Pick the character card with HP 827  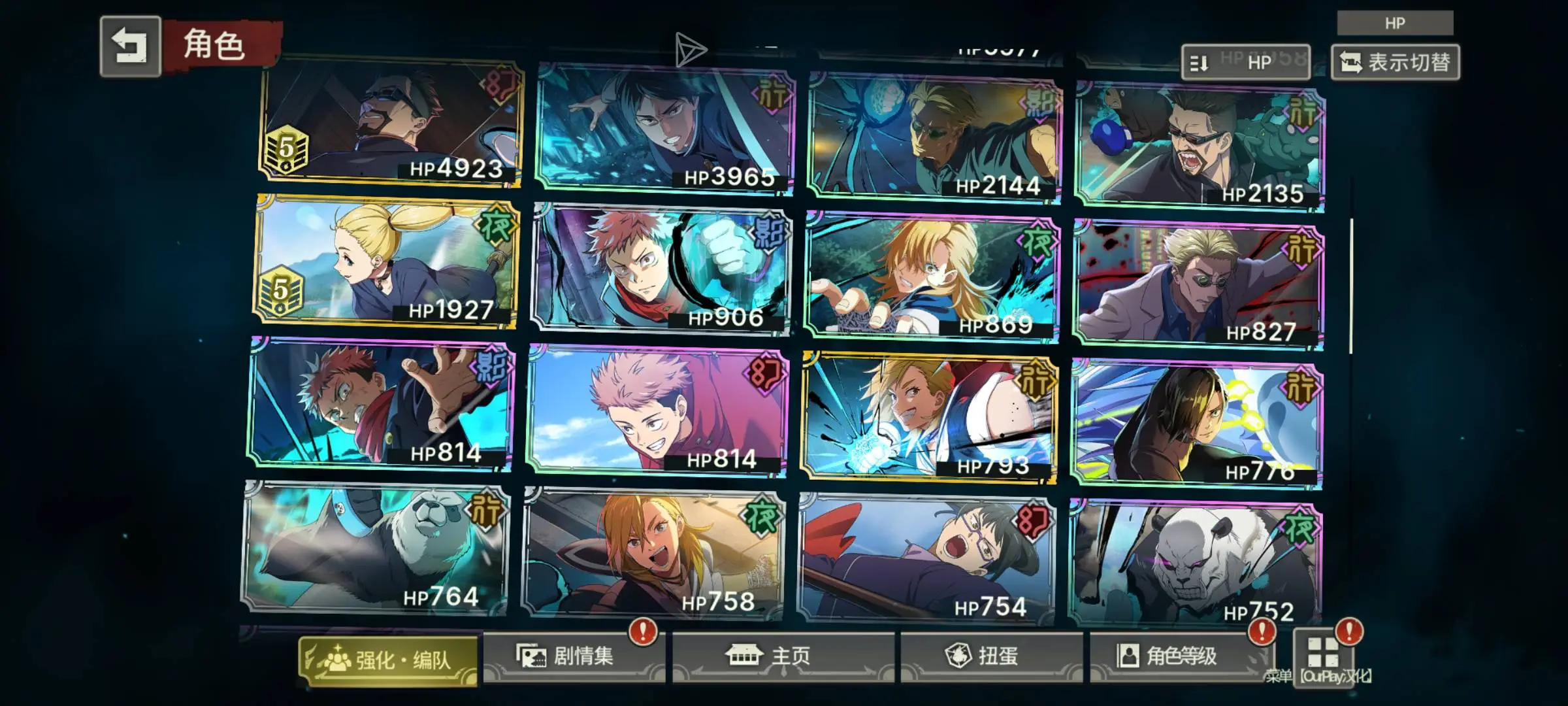coord(1198,284)
